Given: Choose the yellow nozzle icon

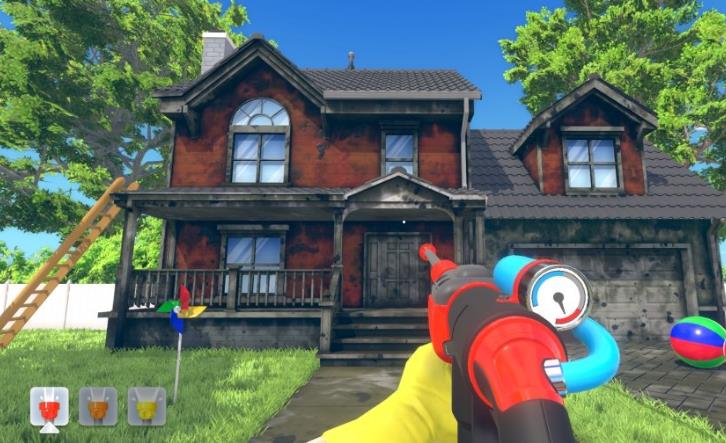Looking at the screenshot, I should 146,407.
